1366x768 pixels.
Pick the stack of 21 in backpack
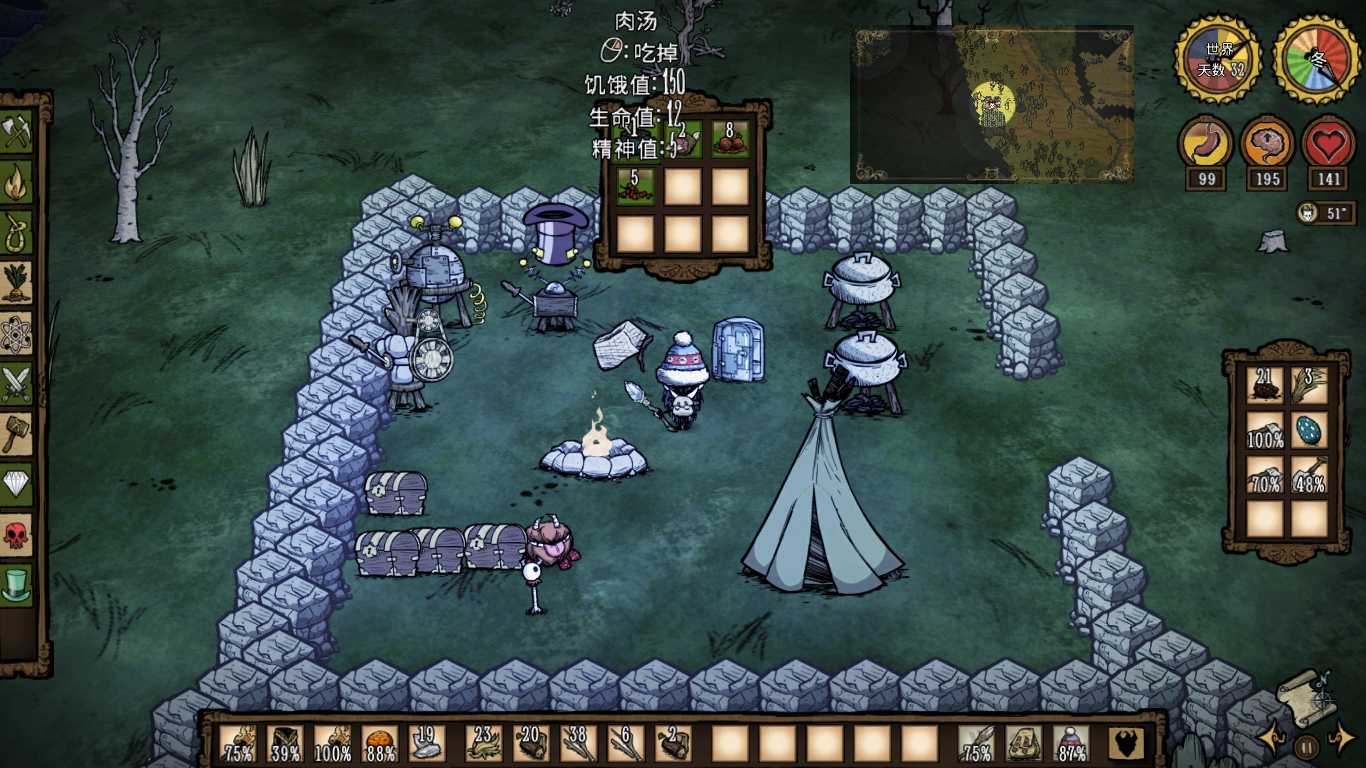point(1265,386)
